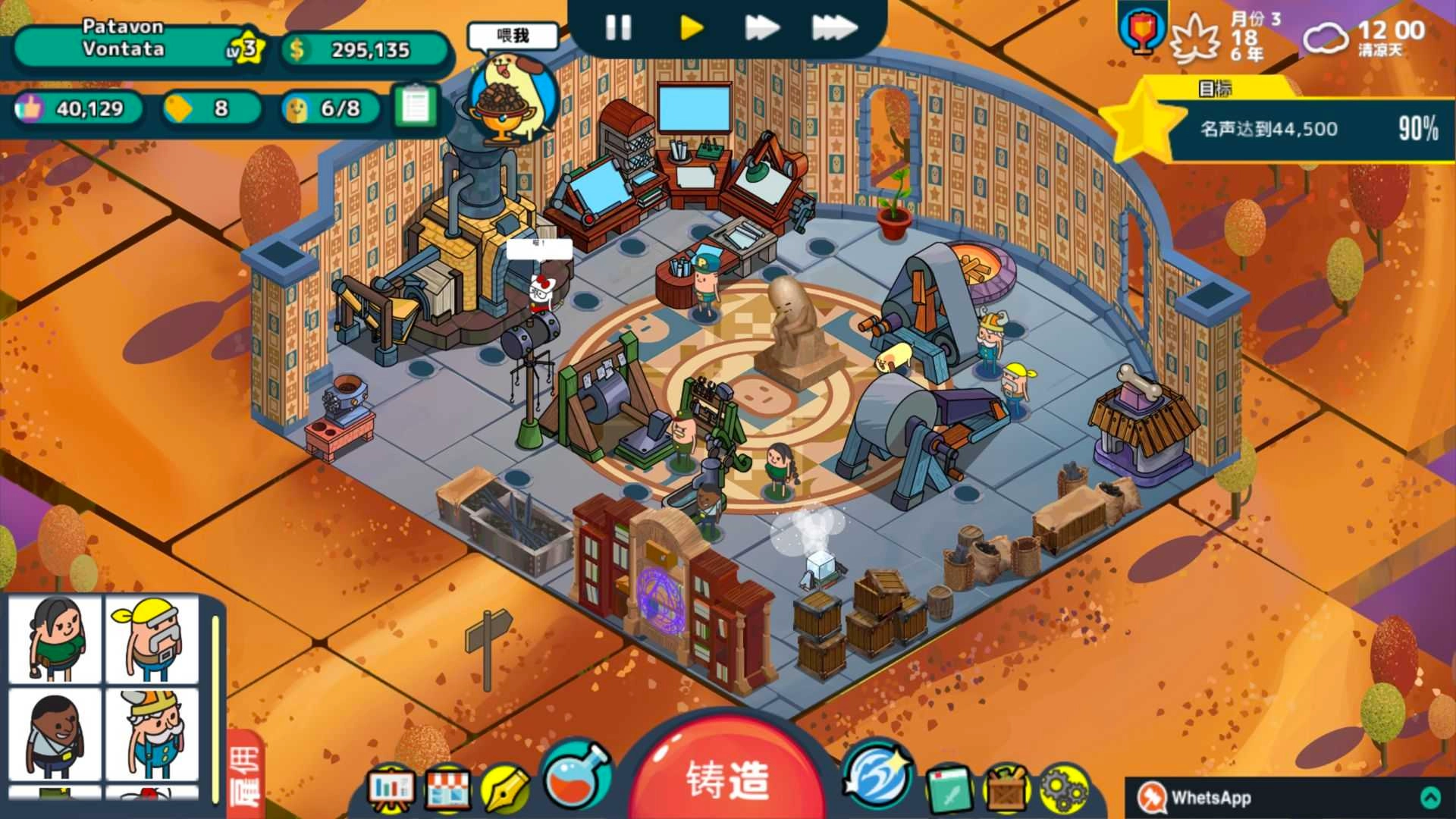Image resolution: width=1456 pixels, height=819 pixels.
Task: Enable double-speed fast forward
Action: click(761, 27)
